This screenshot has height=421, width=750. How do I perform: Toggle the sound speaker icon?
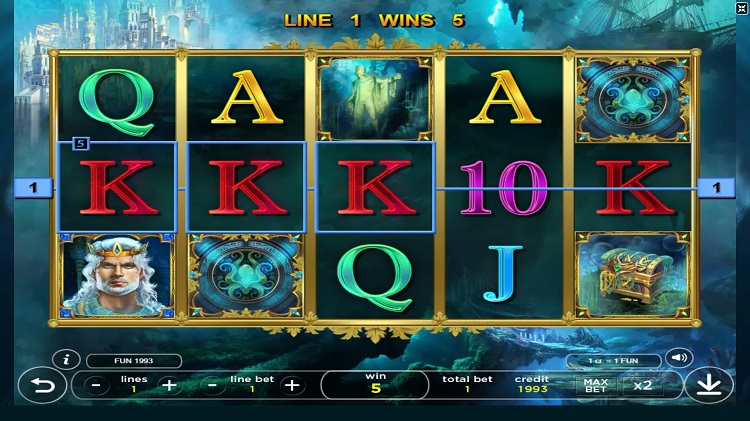[681, 358]
